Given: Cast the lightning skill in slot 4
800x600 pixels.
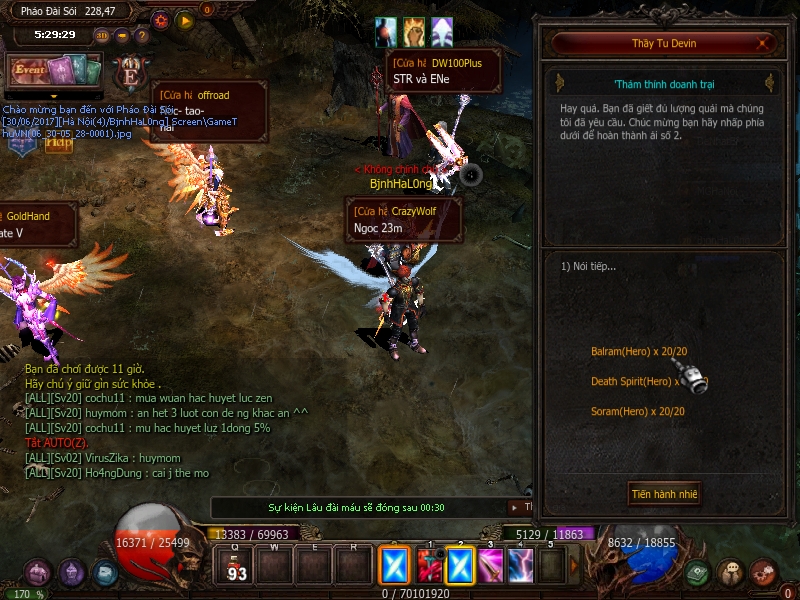Looking at the screenshot, I should tap(521, 567).
